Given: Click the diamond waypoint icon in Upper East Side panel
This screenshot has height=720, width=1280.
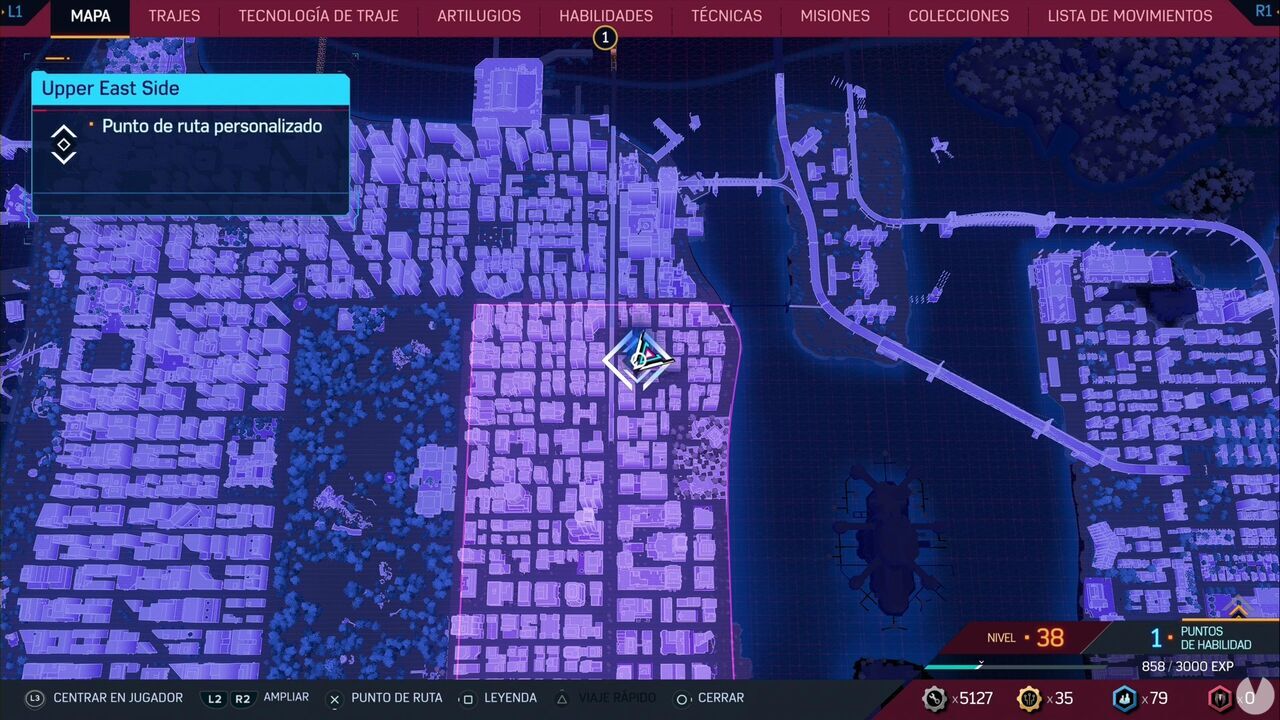Looking at the screenshot, I should tap(63, 144).
